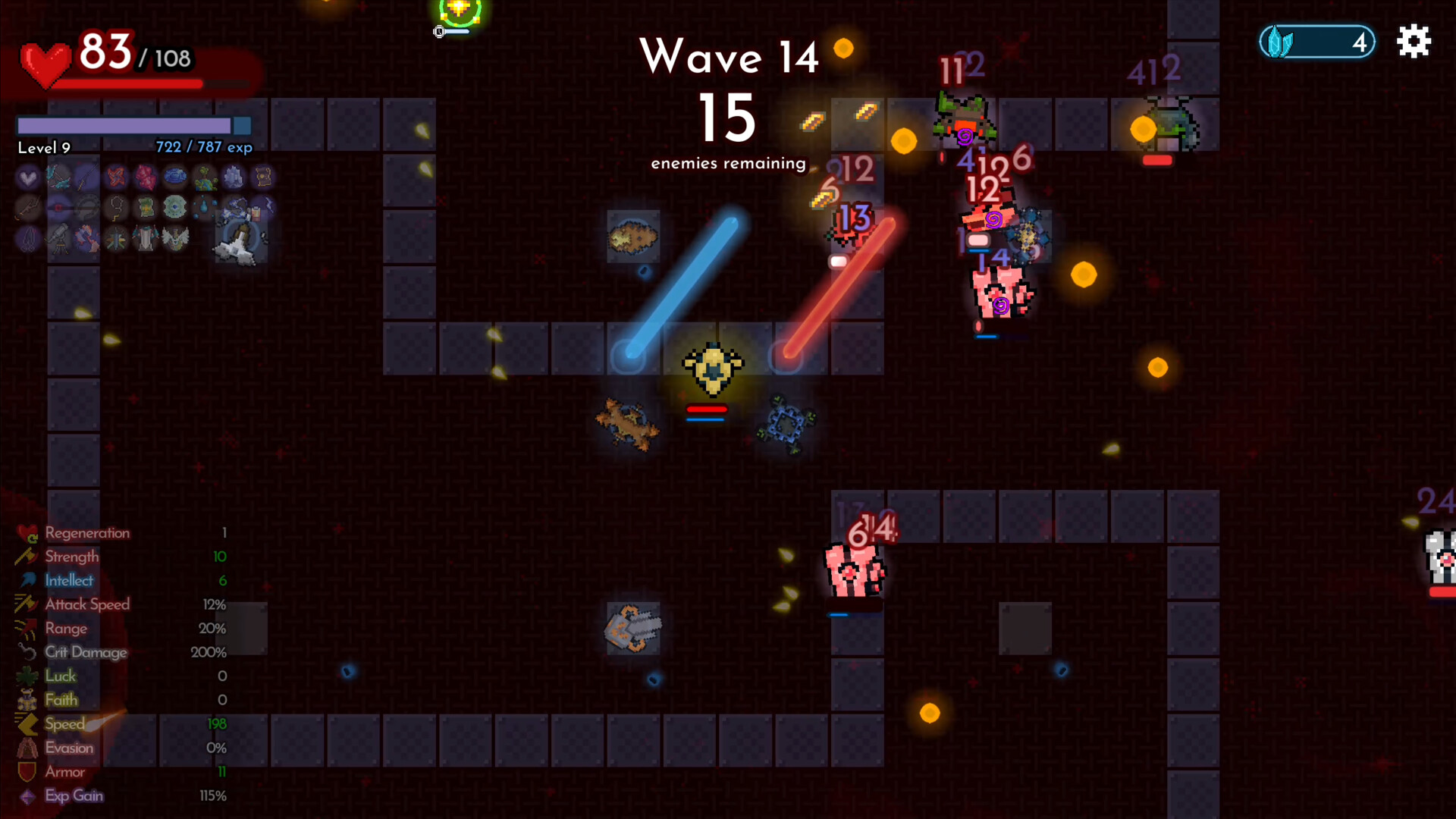
Task: Choose the pink crystal cluster item
Action: tap(146, 178)
